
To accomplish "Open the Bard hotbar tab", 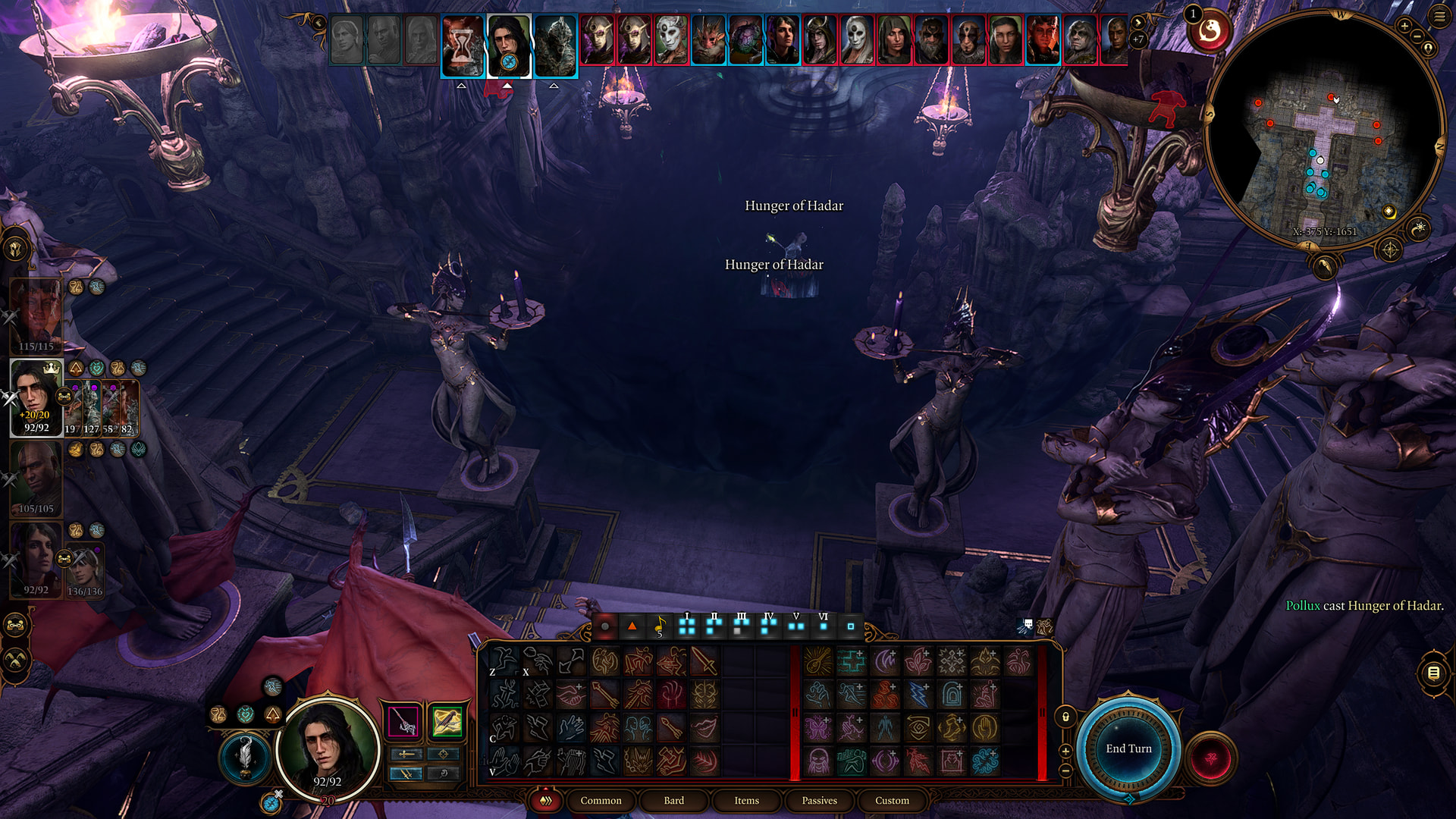I will pyautogui.click(x=673, y=800).
